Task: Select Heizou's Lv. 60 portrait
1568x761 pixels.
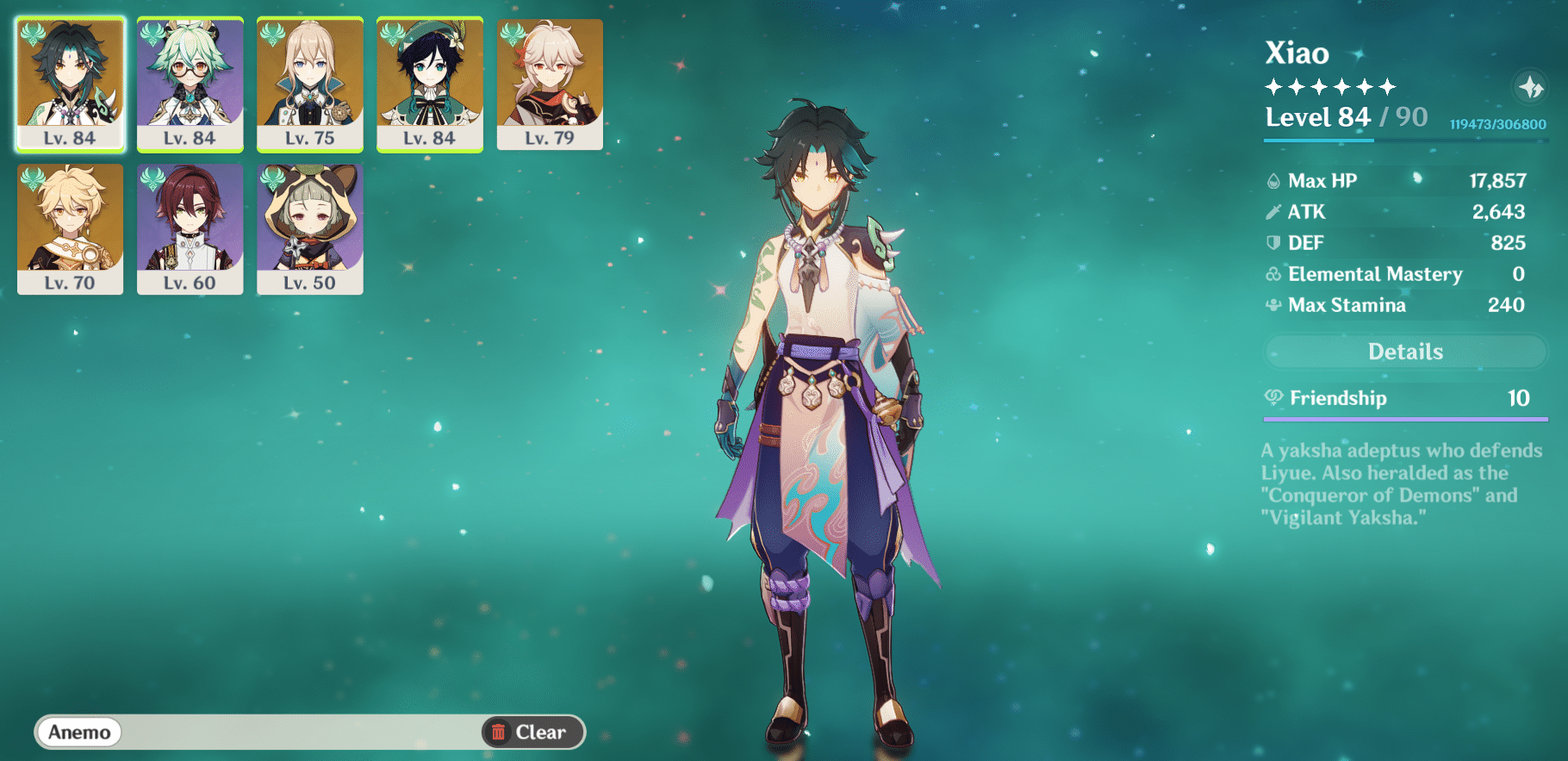Action: 190,228
